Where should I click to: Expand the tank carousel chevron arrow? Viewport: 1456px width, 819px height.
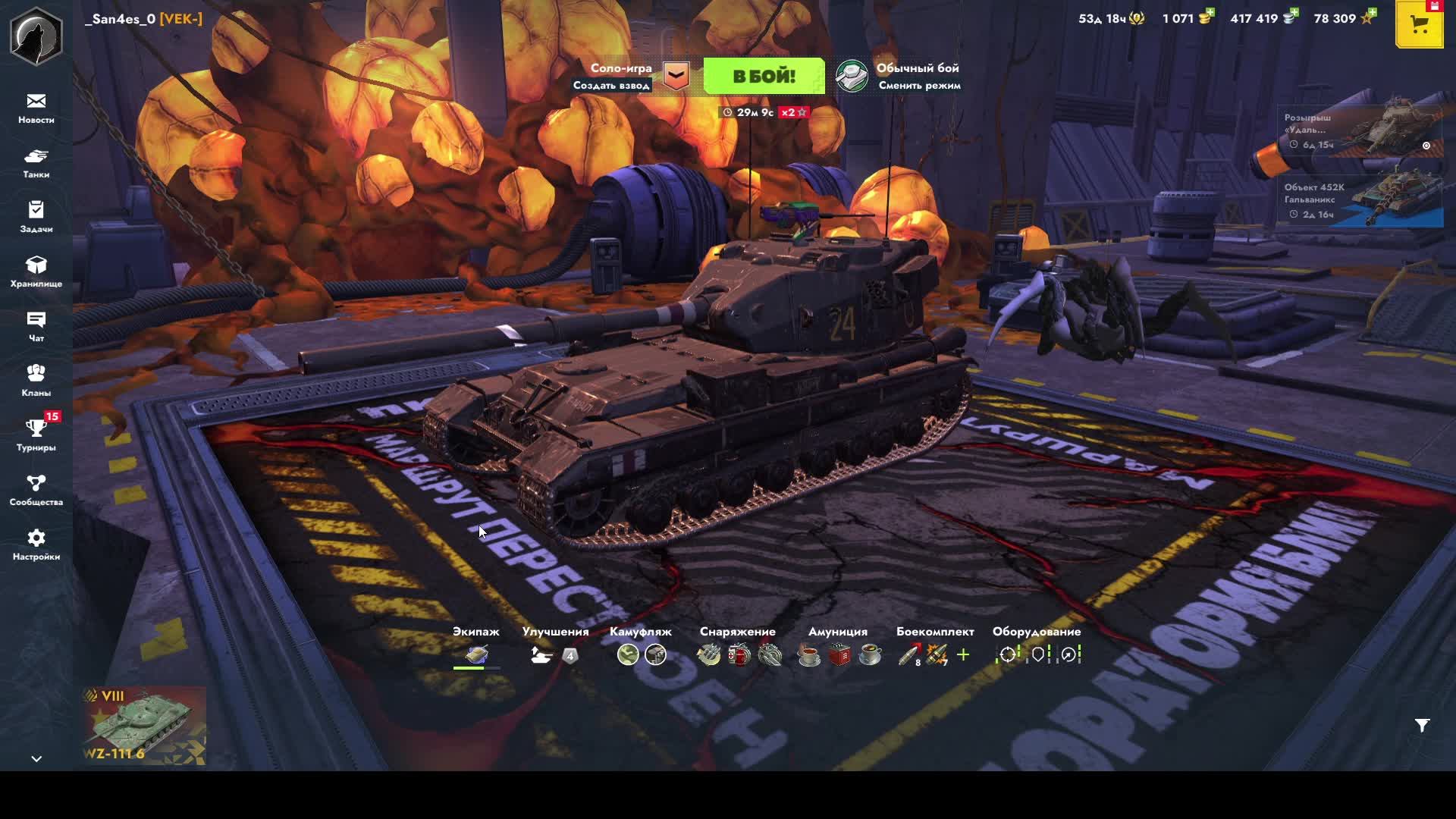click(x=36, y=758)
